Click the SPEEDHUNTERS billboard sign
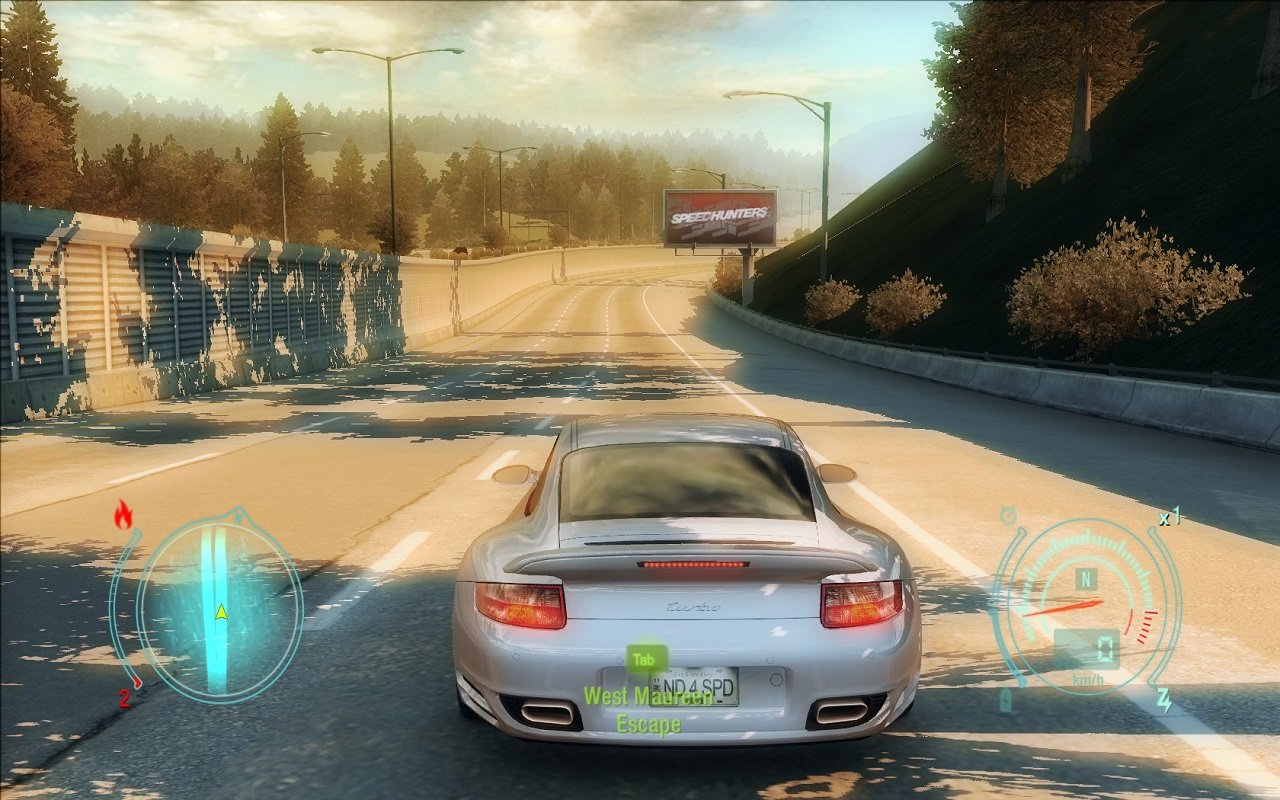Screen dimensions: 1280x800 [722, 214]
